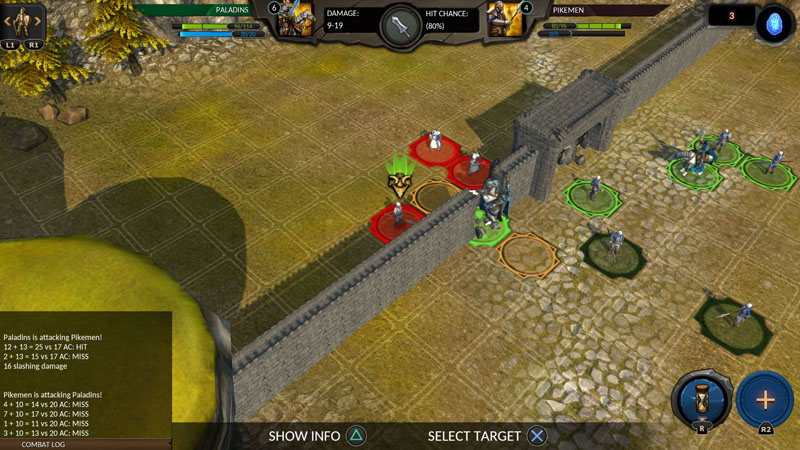800x450 pixels.
Task: Open the plus actions button
Action: 764,399
